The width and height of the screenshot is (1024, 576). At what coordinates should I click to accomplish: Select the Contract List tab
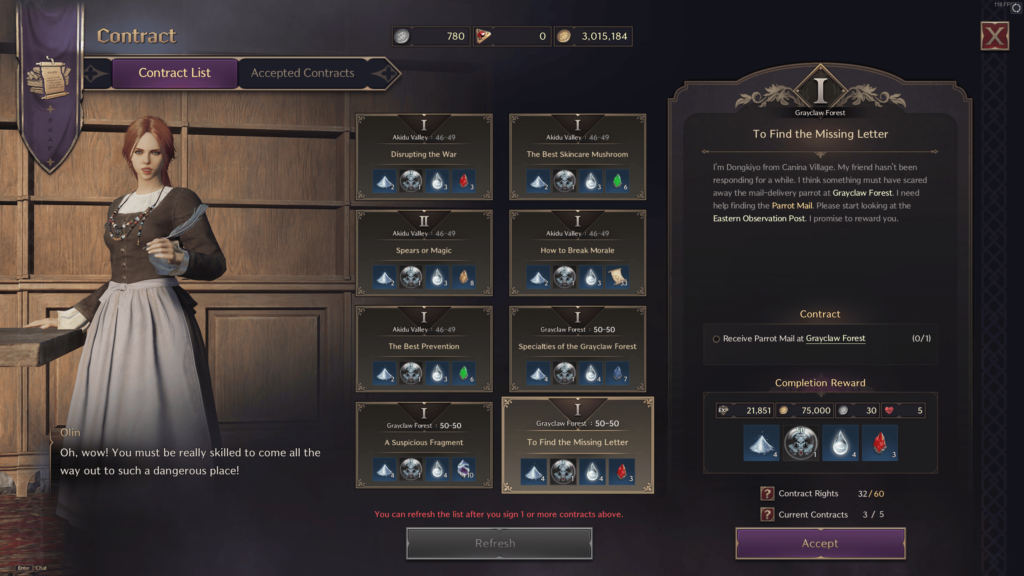coord(175,73)
